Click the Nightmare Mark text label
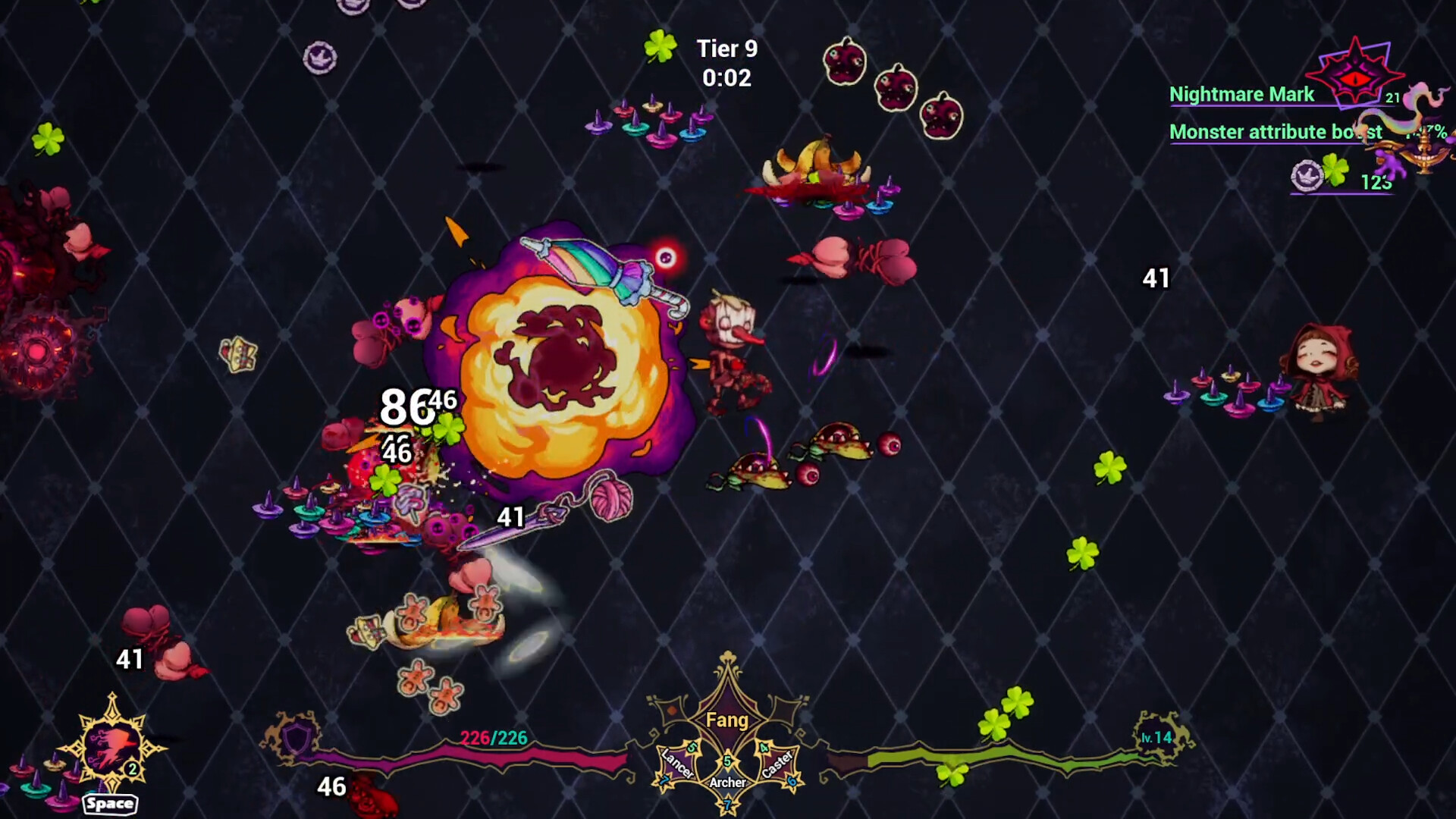Screen dimensions: 1456x819 click(1241, 96)
